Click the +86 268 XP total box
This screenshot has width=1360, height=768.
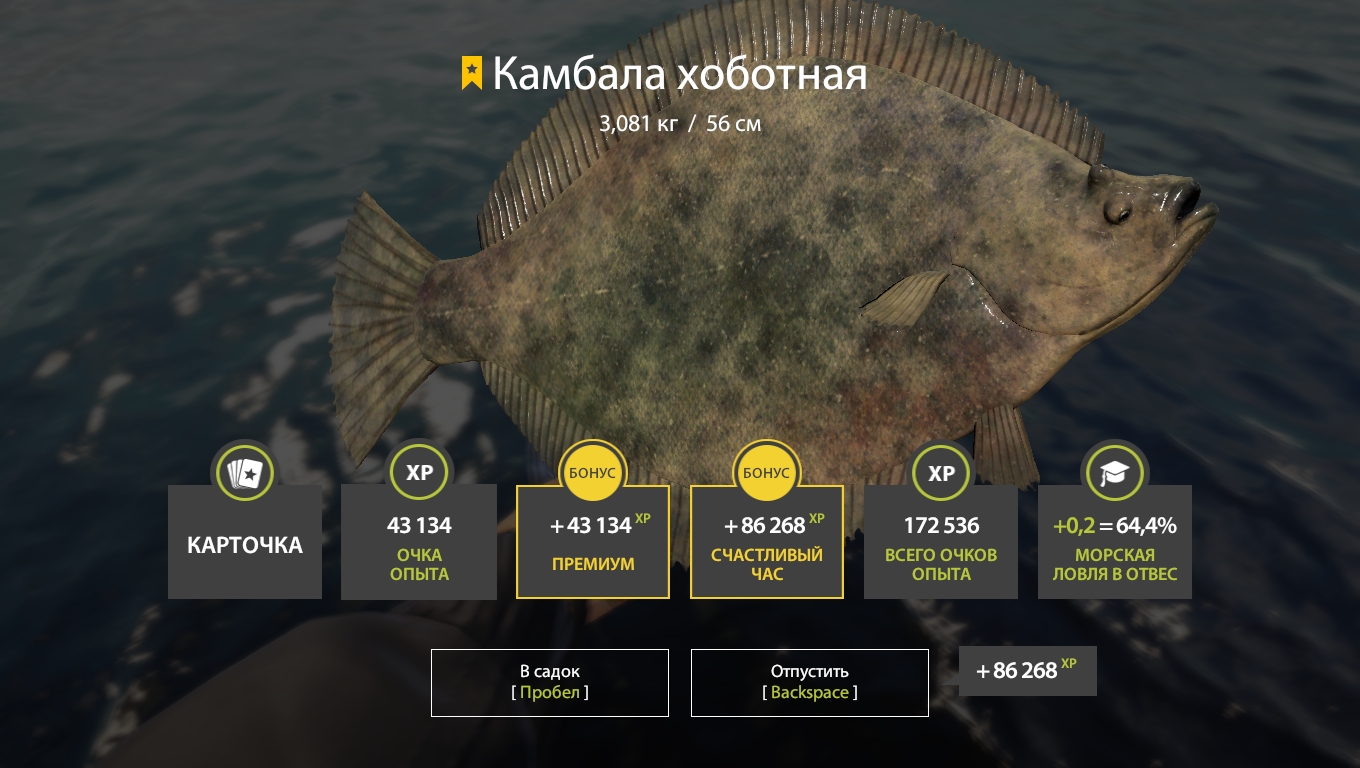coord(1027,671)
